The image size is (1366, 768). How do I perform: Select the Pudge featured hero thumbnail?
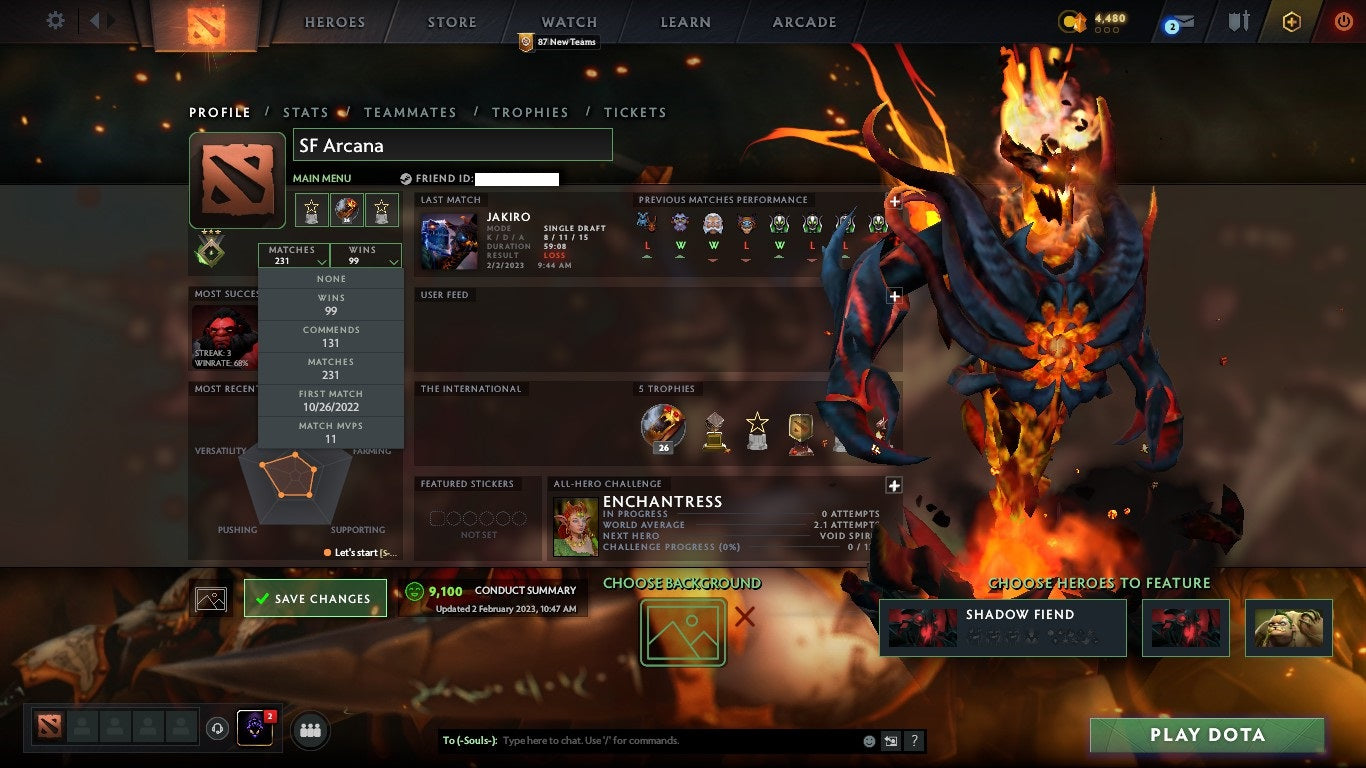click(1289, 627)
